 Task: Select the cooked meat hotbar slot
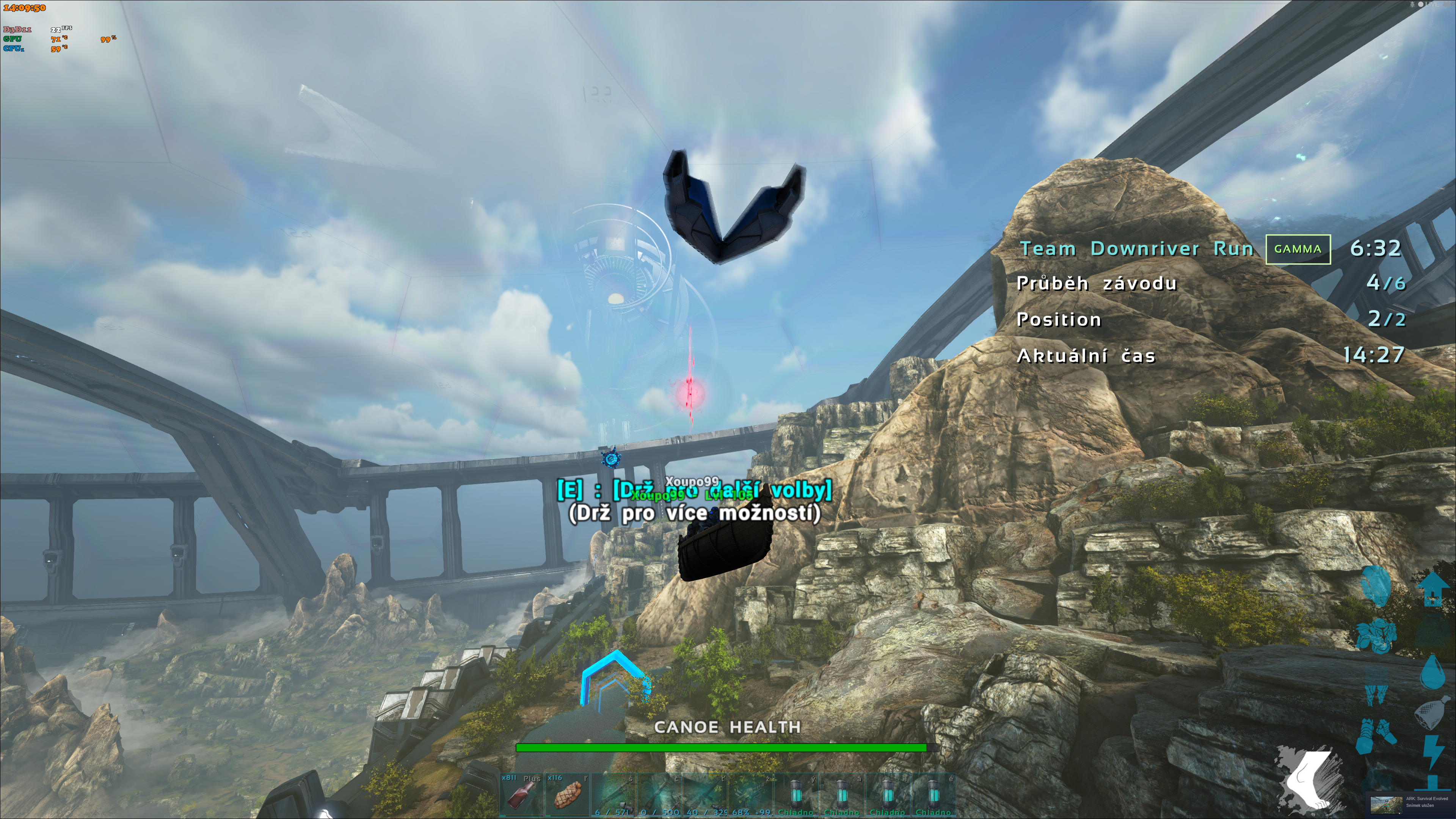click(x=567, y=794)
